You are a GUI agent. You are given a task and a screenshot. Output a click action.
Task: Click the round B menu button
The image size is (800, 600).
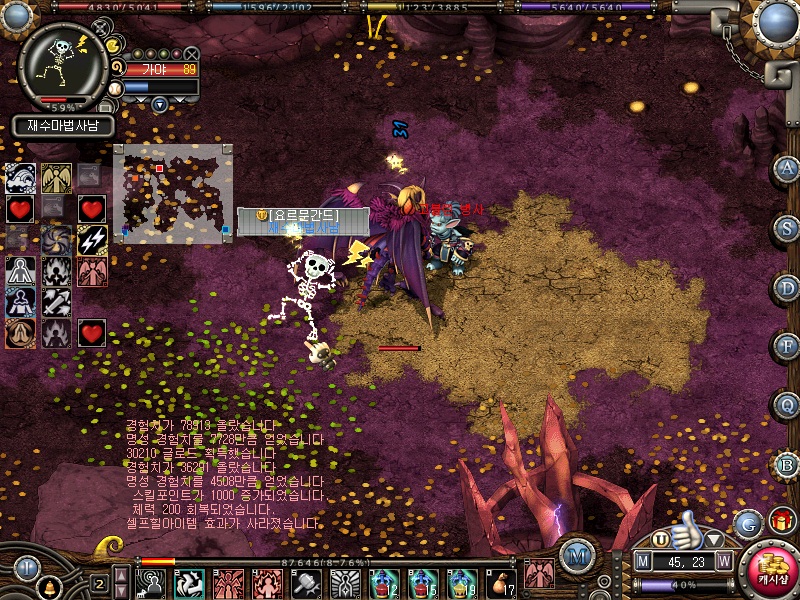[787, 464]
